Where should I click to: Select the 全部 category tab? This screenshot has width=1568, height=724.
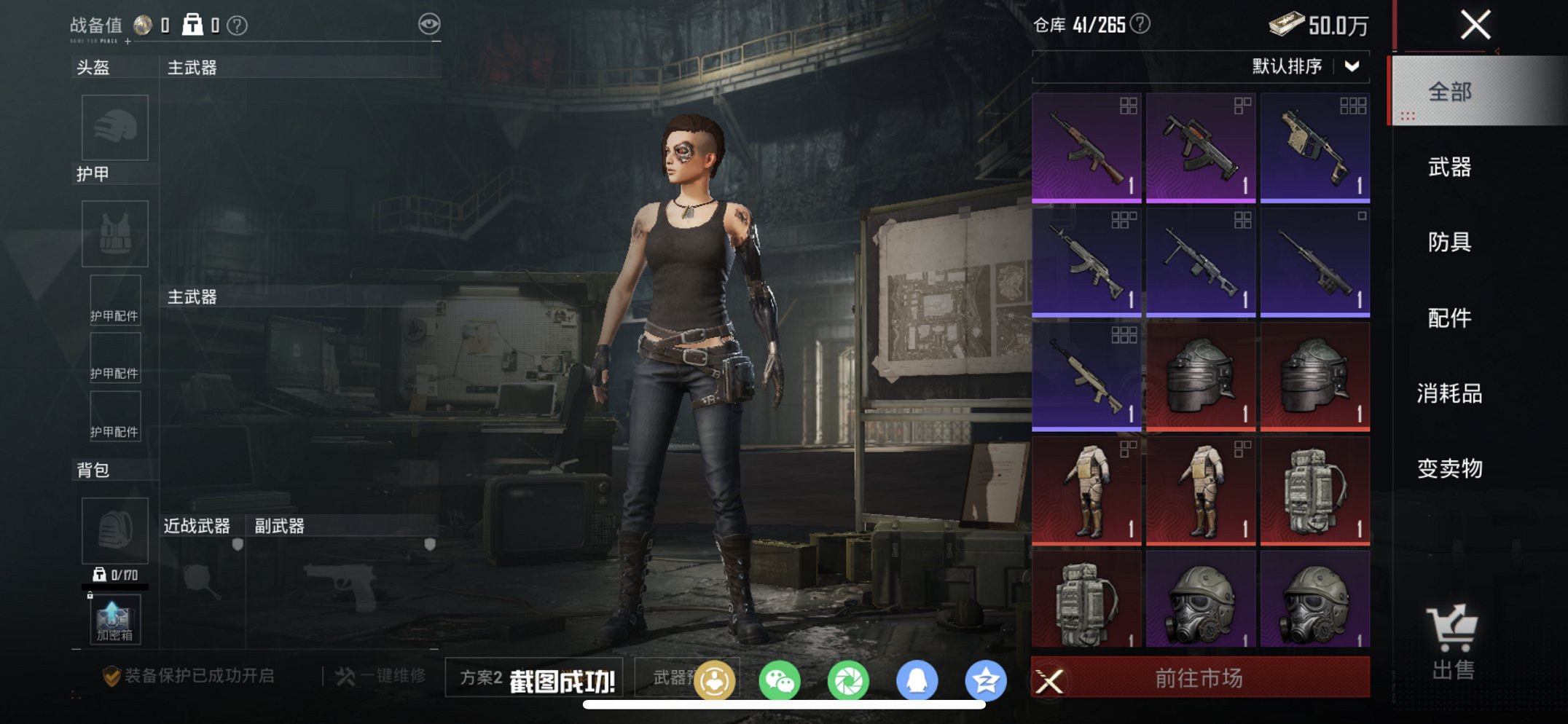click(1449, 92)
